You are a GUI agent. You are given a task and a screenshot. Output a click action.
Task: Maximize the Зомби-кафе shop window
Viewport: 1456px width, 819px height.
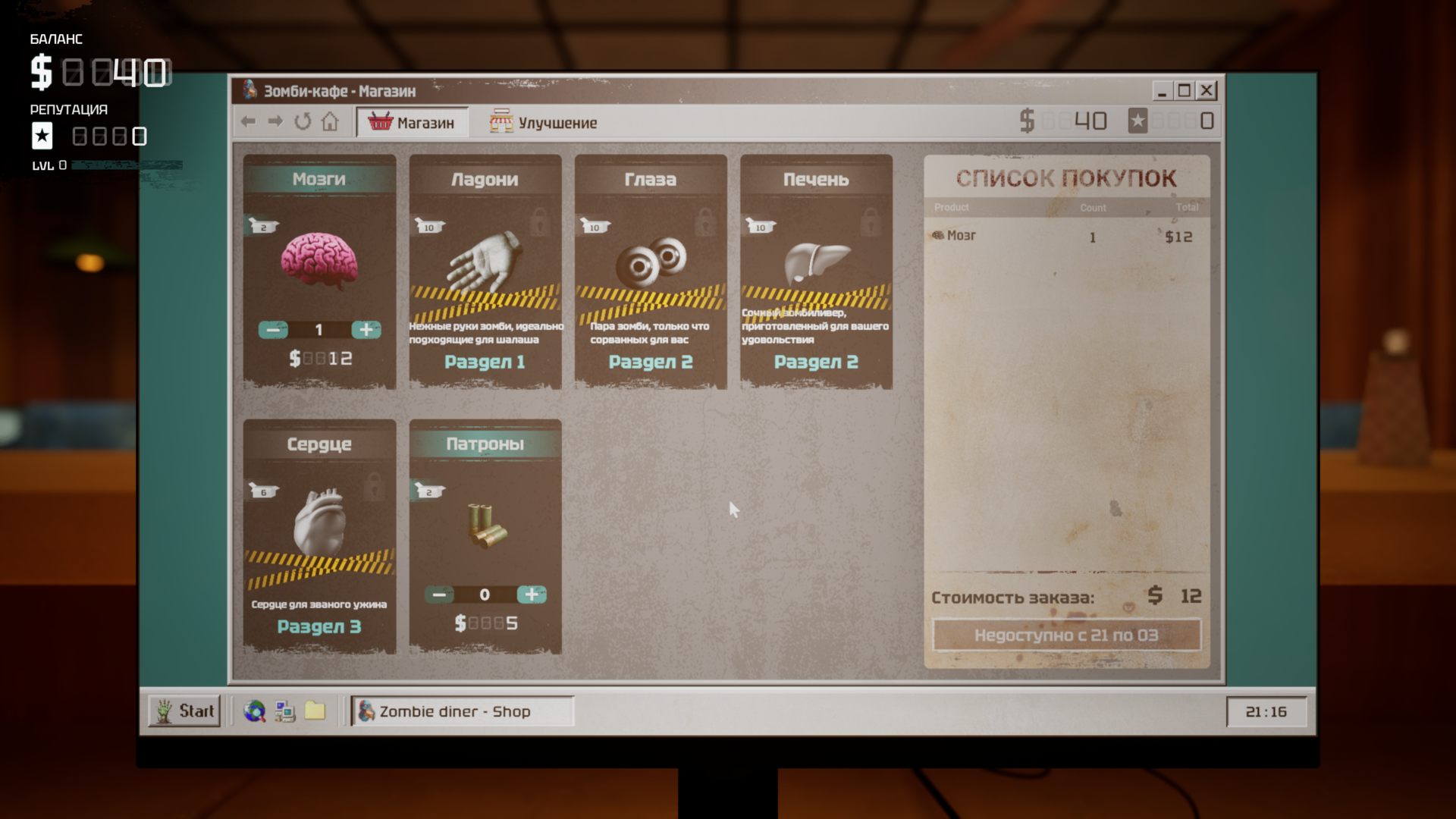tap(1184, 91)
